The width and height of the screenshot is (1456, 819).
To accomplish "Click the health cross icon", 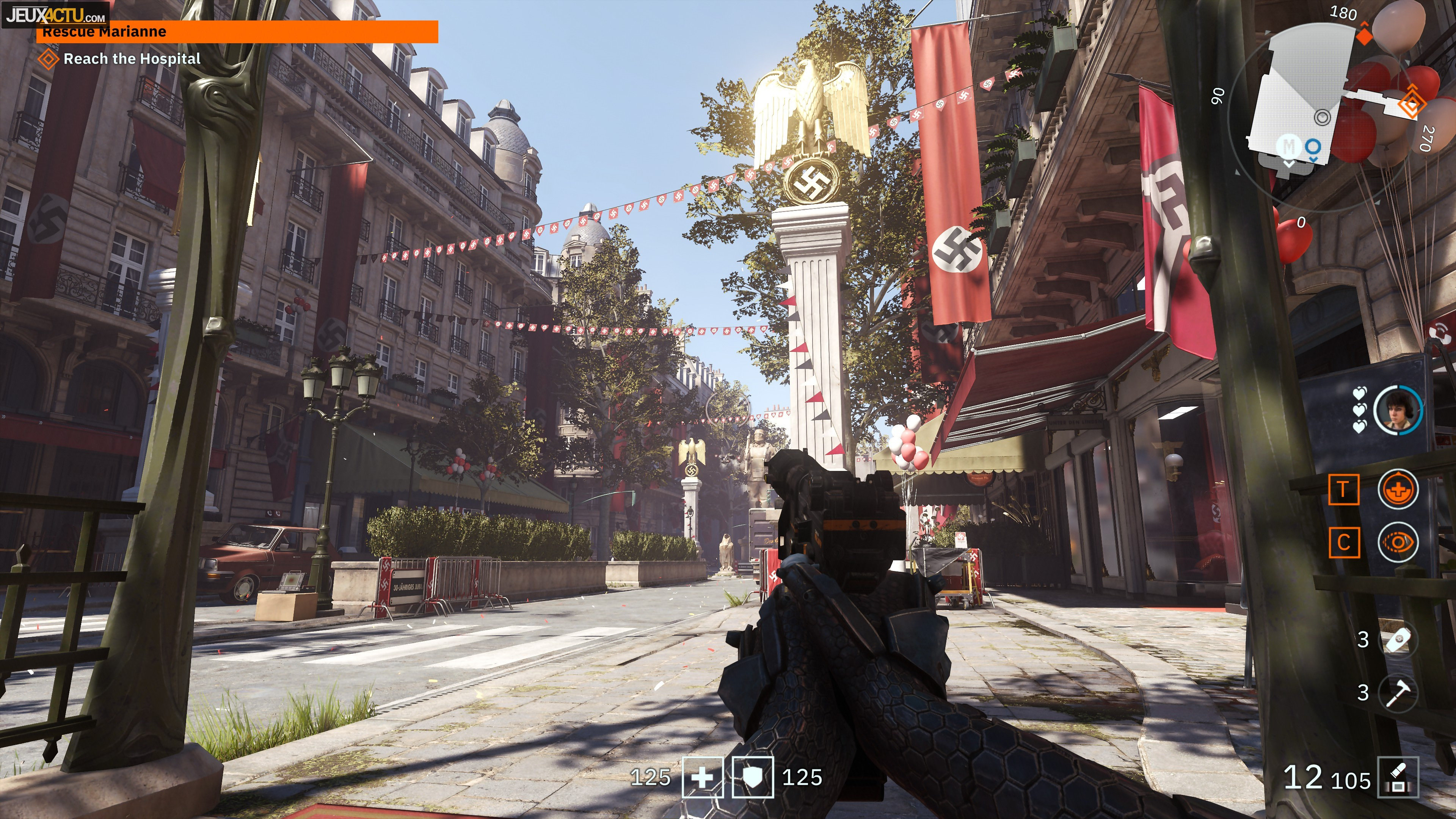I will pyautogui.click(x=703, y=778).
